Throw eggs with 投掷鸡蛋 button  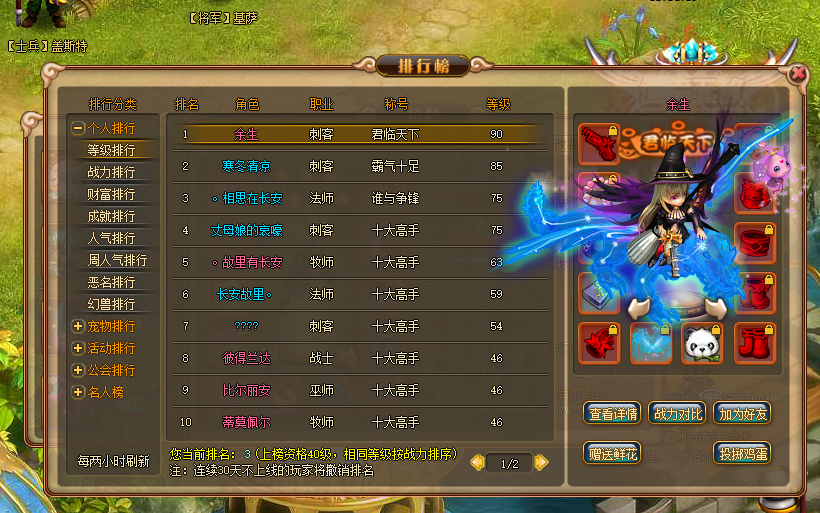(742, 453)
